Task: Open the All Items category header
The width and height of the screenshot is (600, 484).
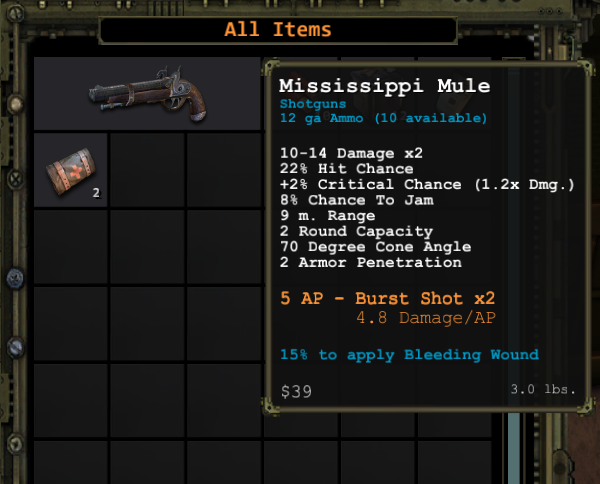Action: [x=277, y=29]
